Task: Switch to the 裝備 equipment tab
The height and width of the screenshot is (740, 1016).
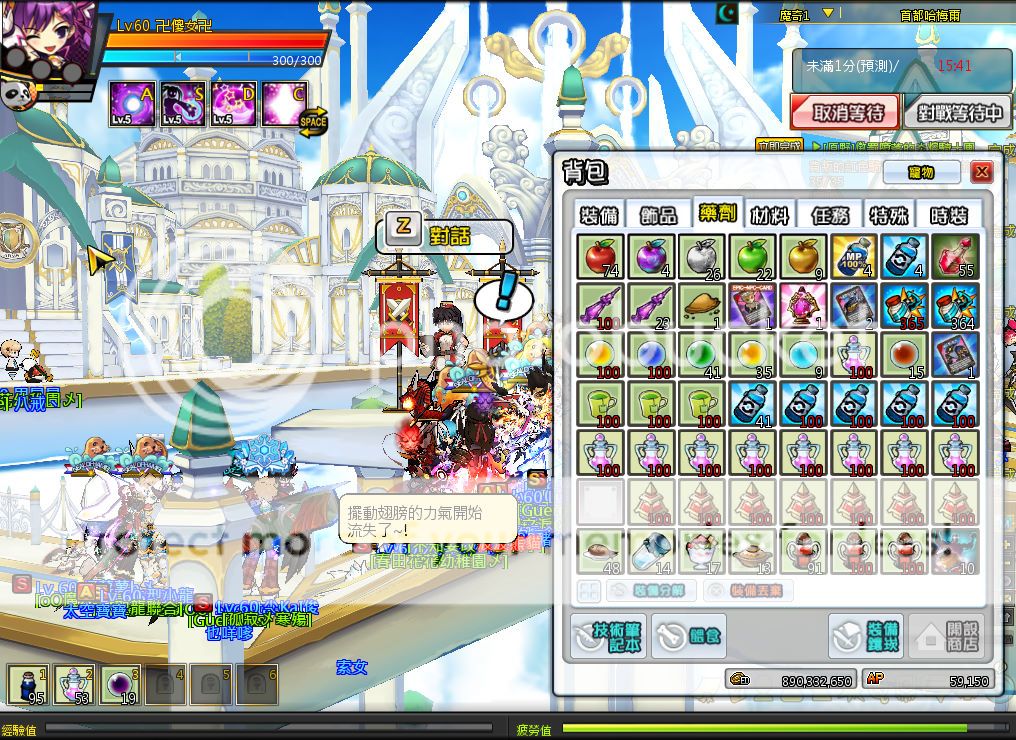Action: pyautogui.click(x=600, y=215)
